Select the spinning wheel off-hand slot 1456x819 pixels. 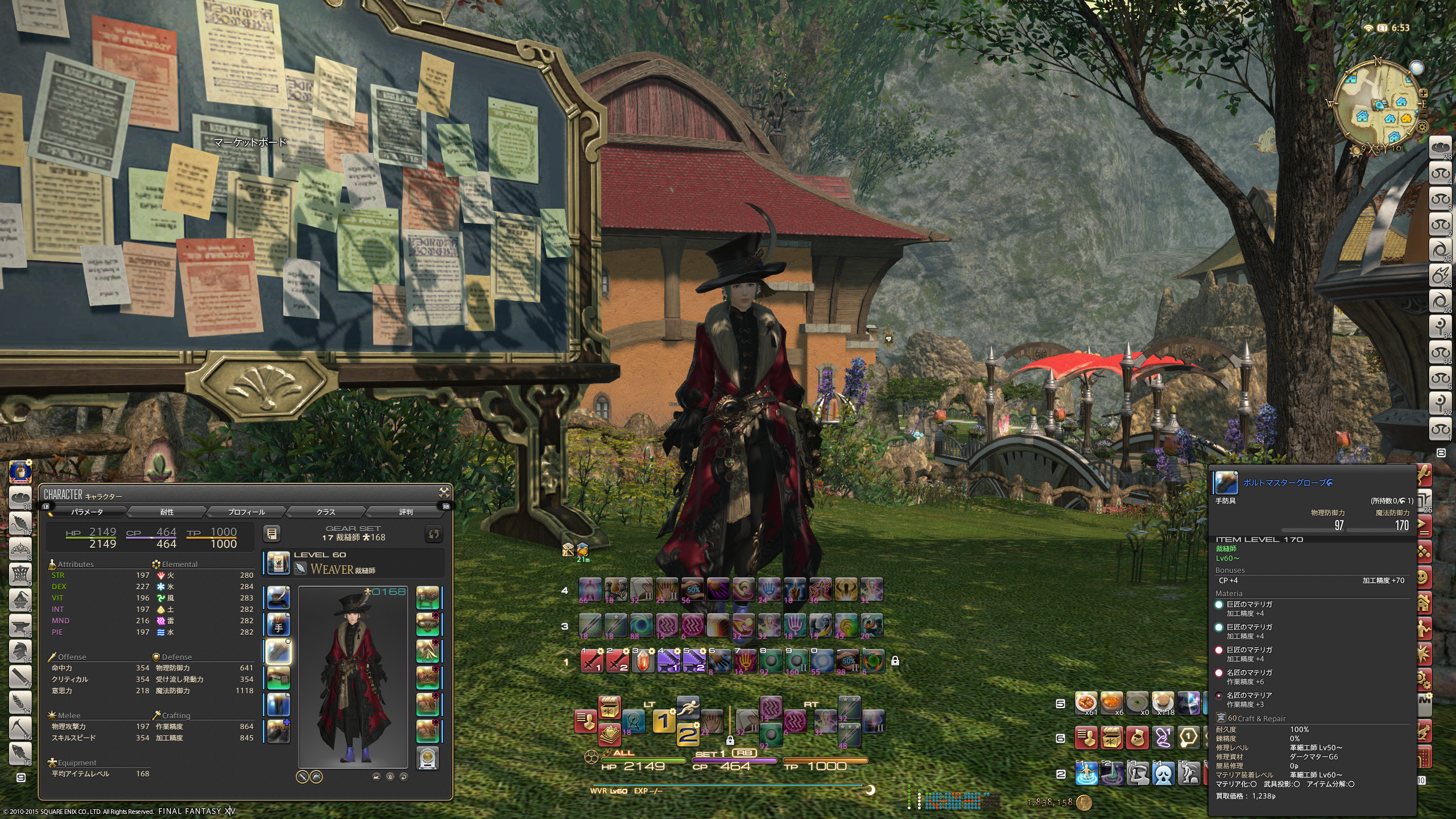tap(427, 598)
